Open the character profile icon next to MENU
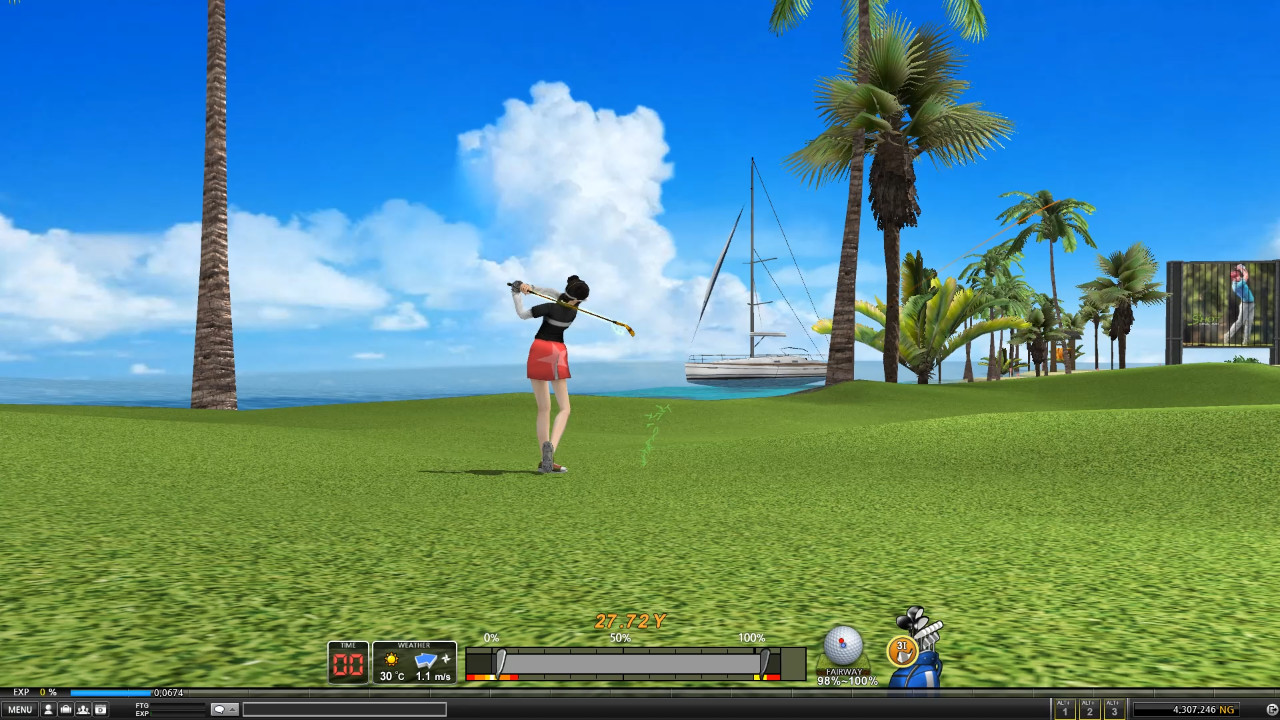Screen dimensions: 1280x720 pyautogui.click(x=48, y=708)
